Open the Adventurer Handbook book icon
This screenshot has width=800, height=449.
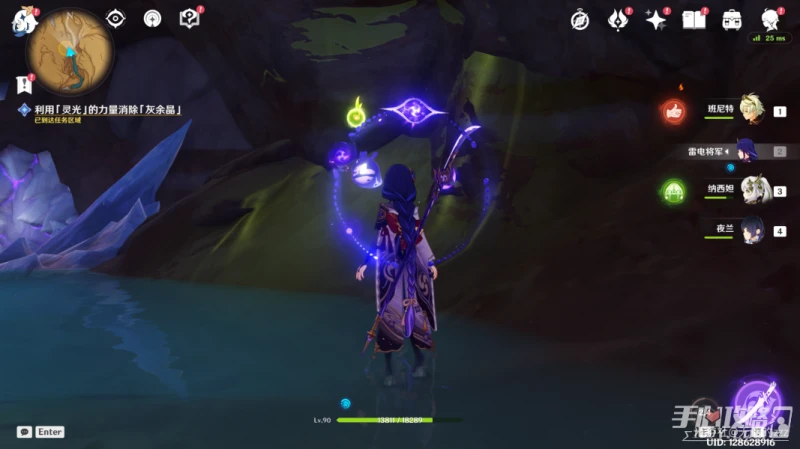[x=693, y=19]
